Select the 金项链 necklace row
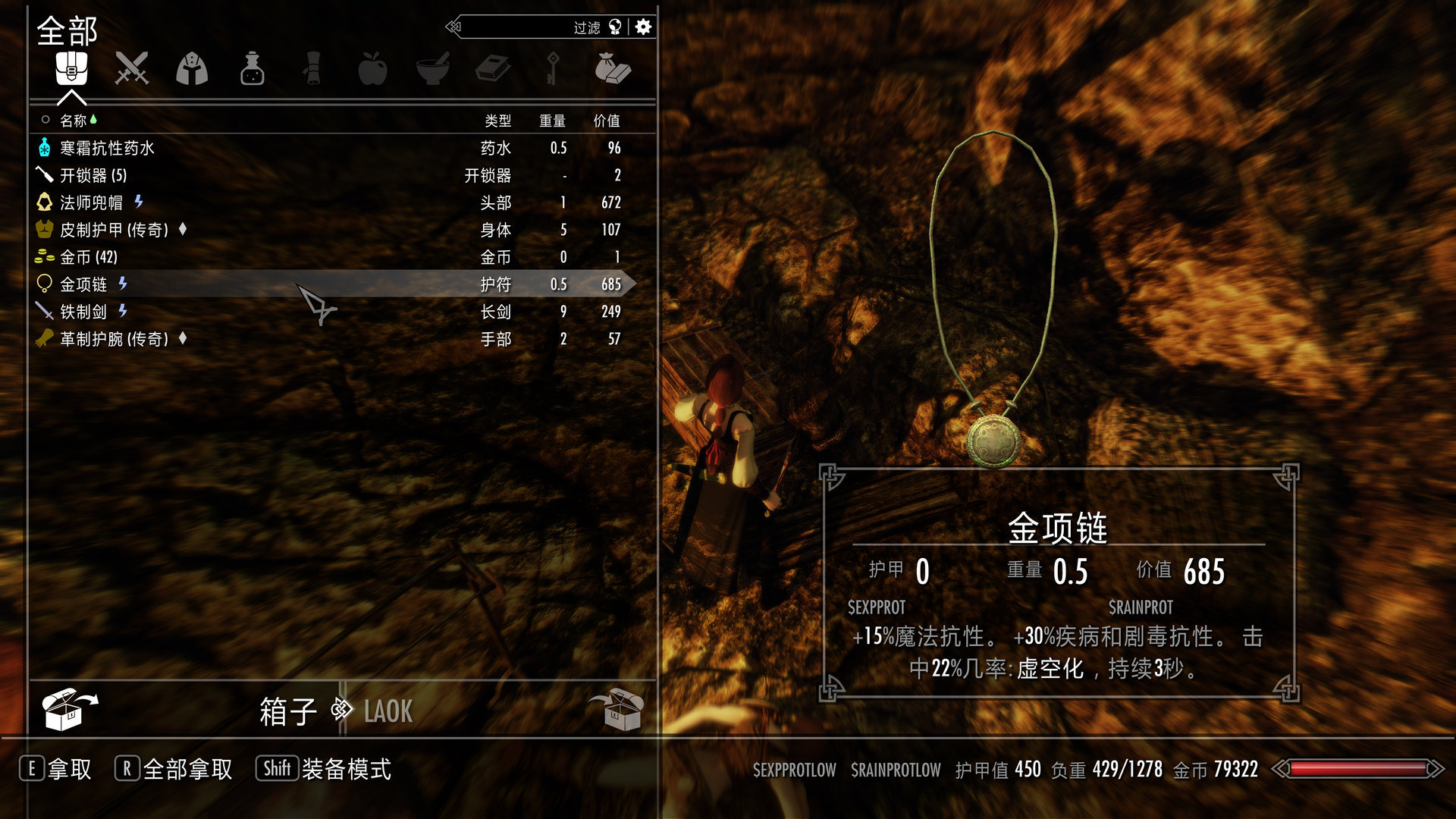Image resolution: width=1456 pixels, height=819 pixels. [83, 284]
